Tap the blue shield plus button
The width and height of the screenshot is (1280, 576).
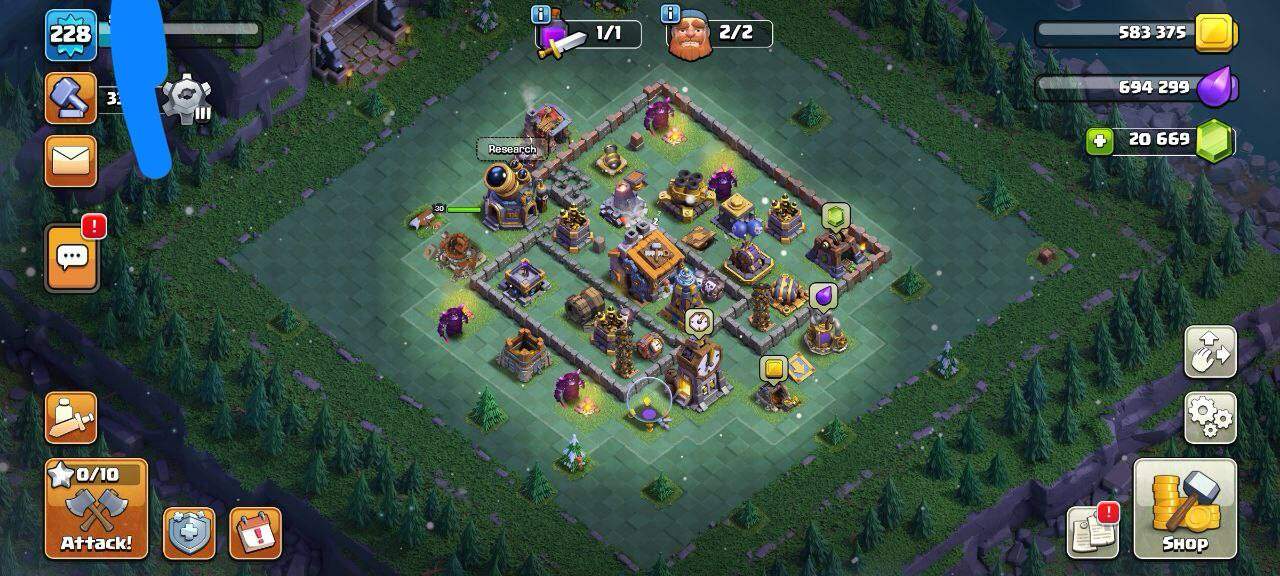coord(189,533)
